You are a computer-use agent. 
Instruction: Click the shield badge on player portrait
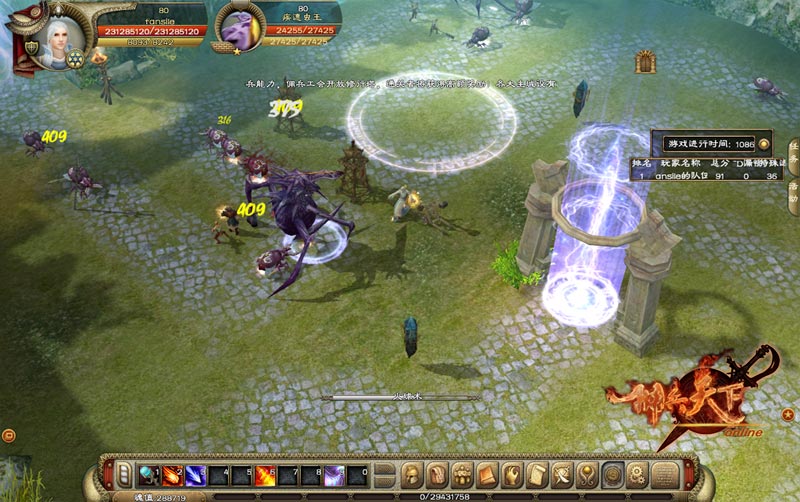75,56
